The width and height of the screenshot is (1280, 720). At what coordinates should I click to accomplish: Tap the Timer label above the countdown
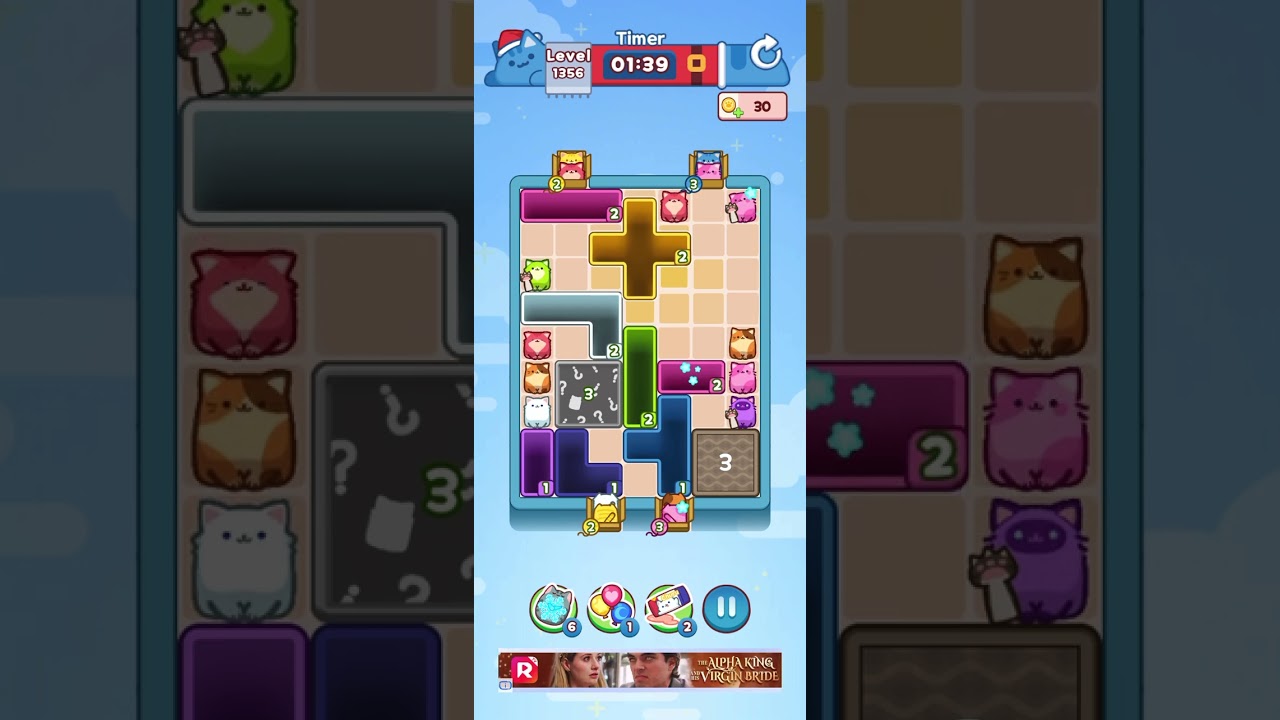(x=641, y=38)
